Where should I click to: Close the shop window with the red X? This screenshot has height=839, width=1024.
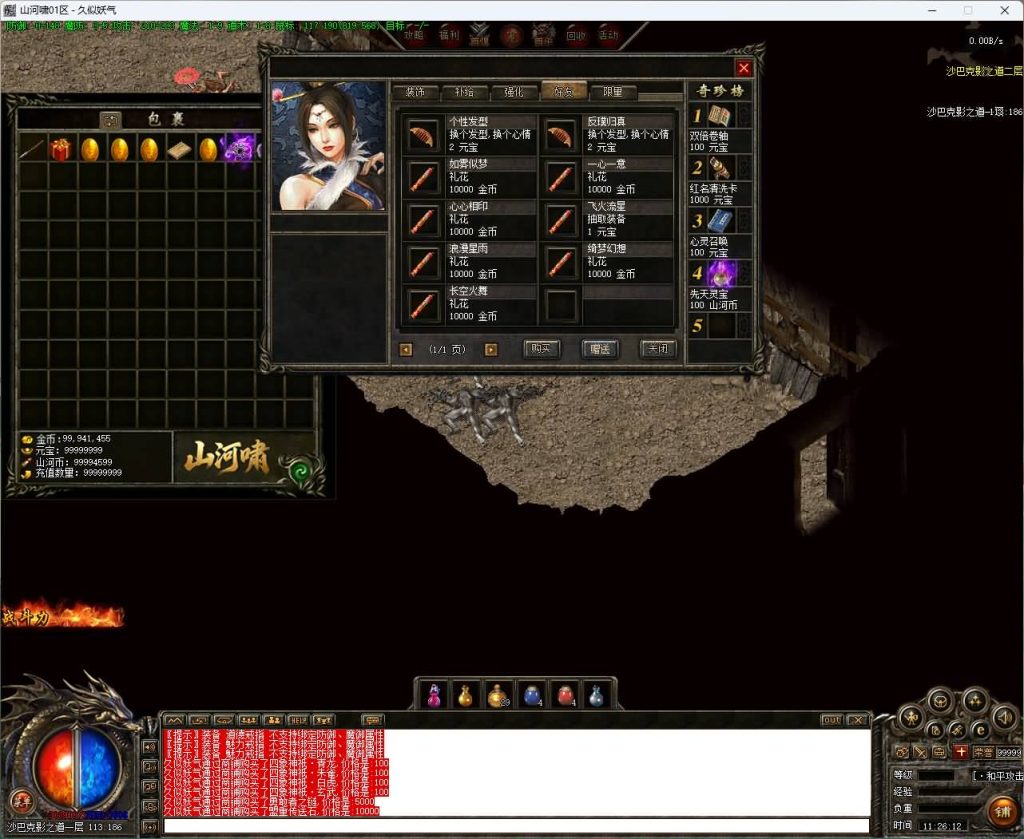click(x=743, y=68)
